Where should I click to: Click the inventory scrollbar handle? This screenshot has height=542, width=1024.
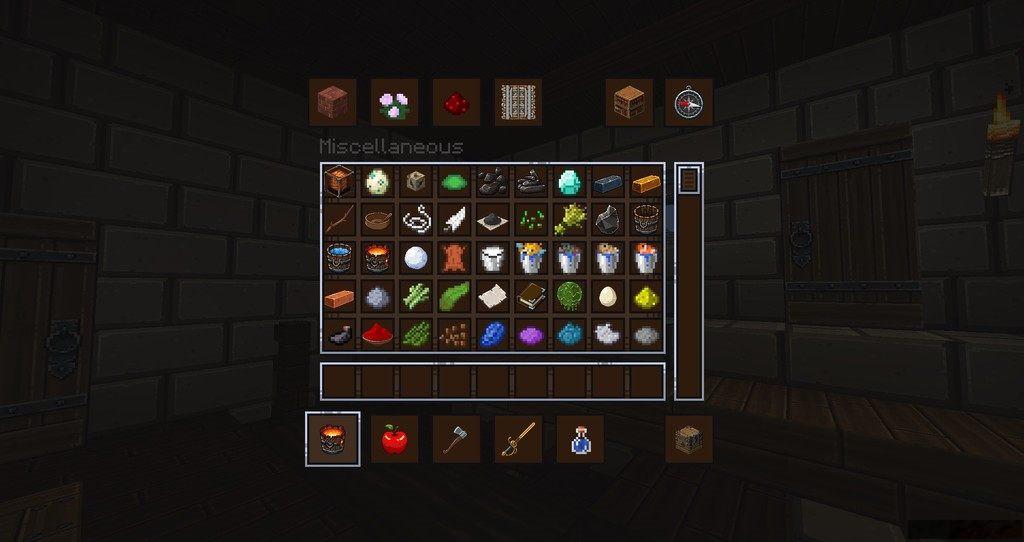click(688, 180)
